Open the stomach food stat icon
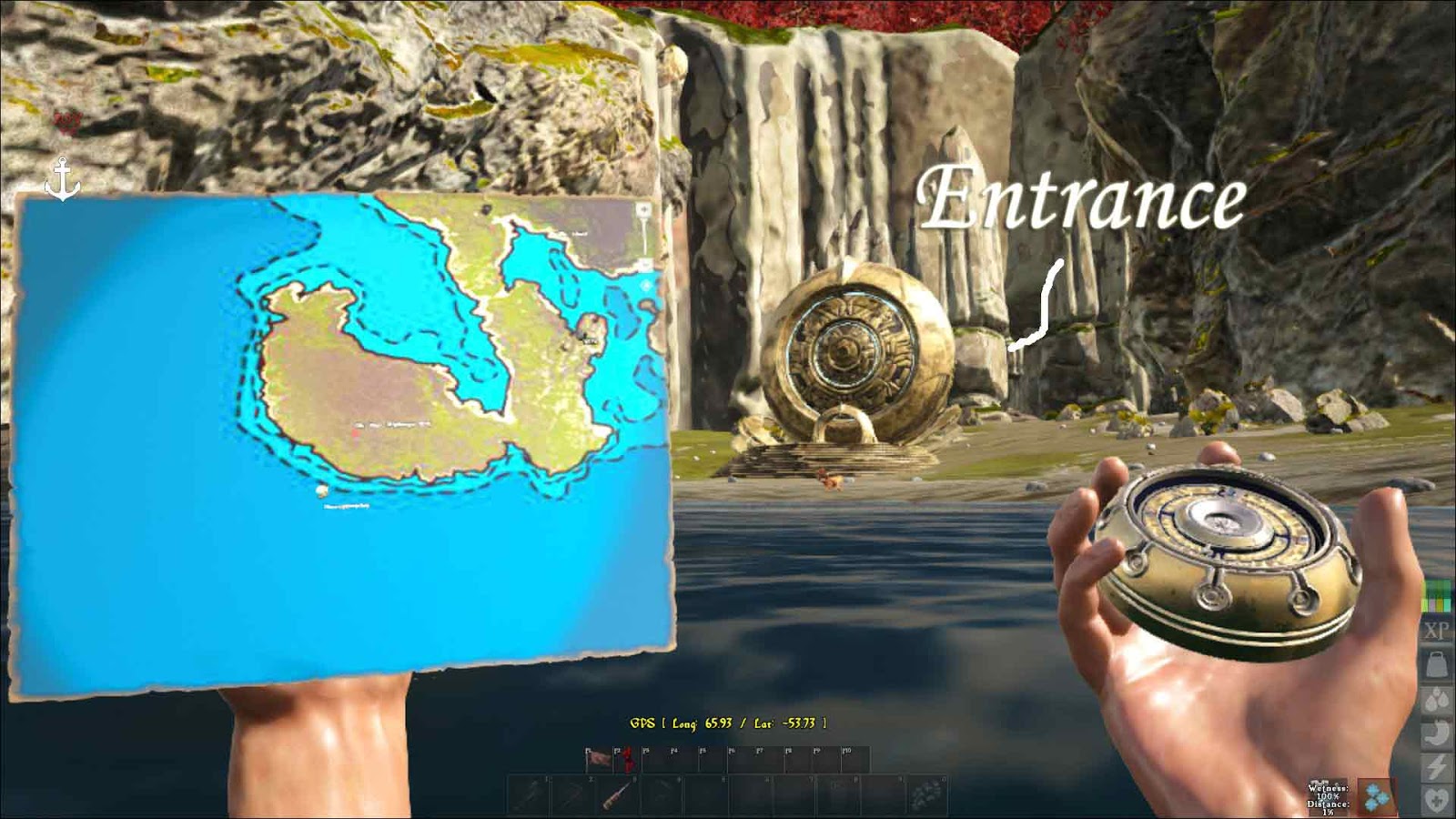This screenshot has height=819, width=1456. (x=1436, y=733)
